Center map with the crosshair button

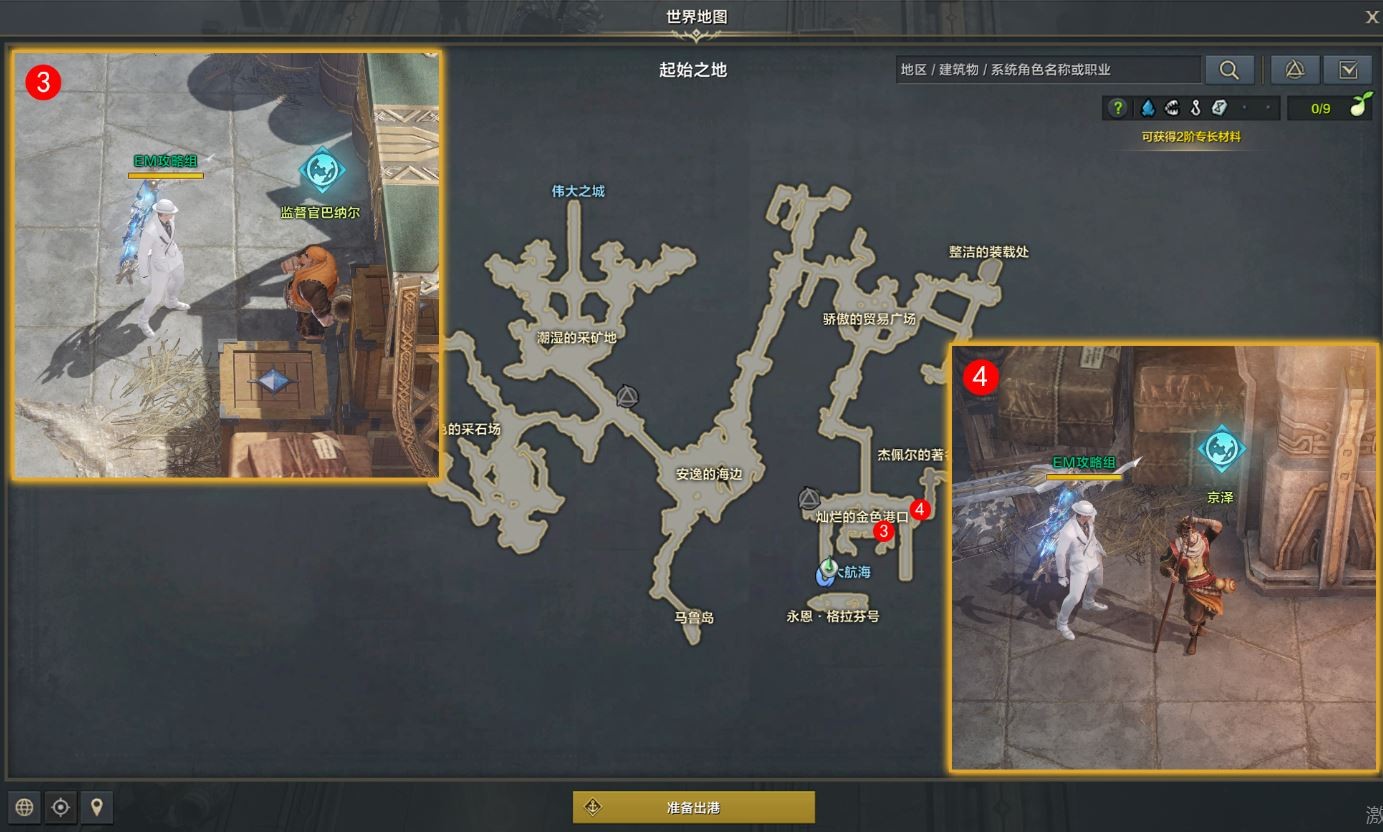coord(61,807)
